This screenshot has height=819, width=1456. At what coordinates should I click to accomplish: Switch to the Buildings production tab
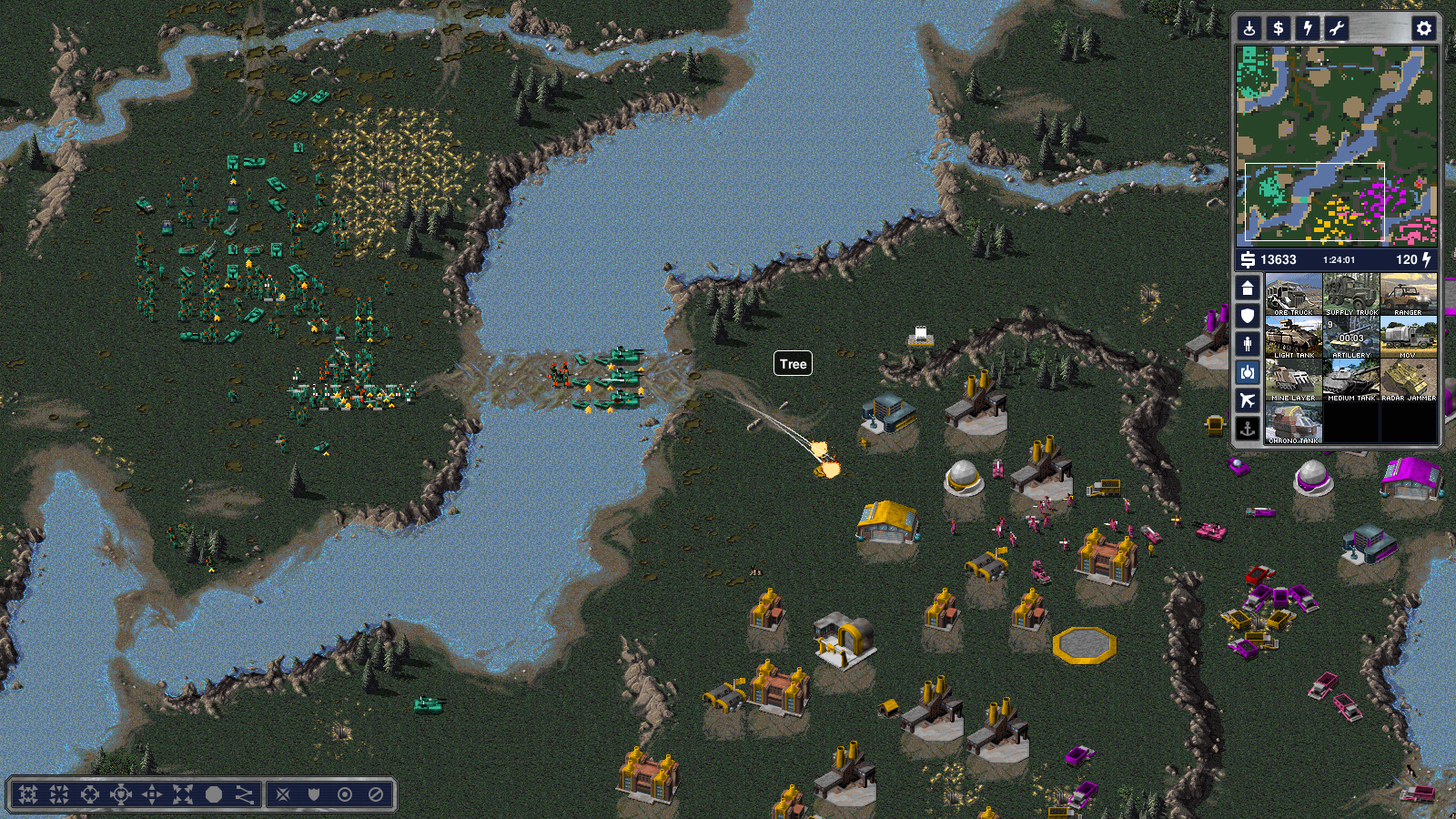(1248, 288)
